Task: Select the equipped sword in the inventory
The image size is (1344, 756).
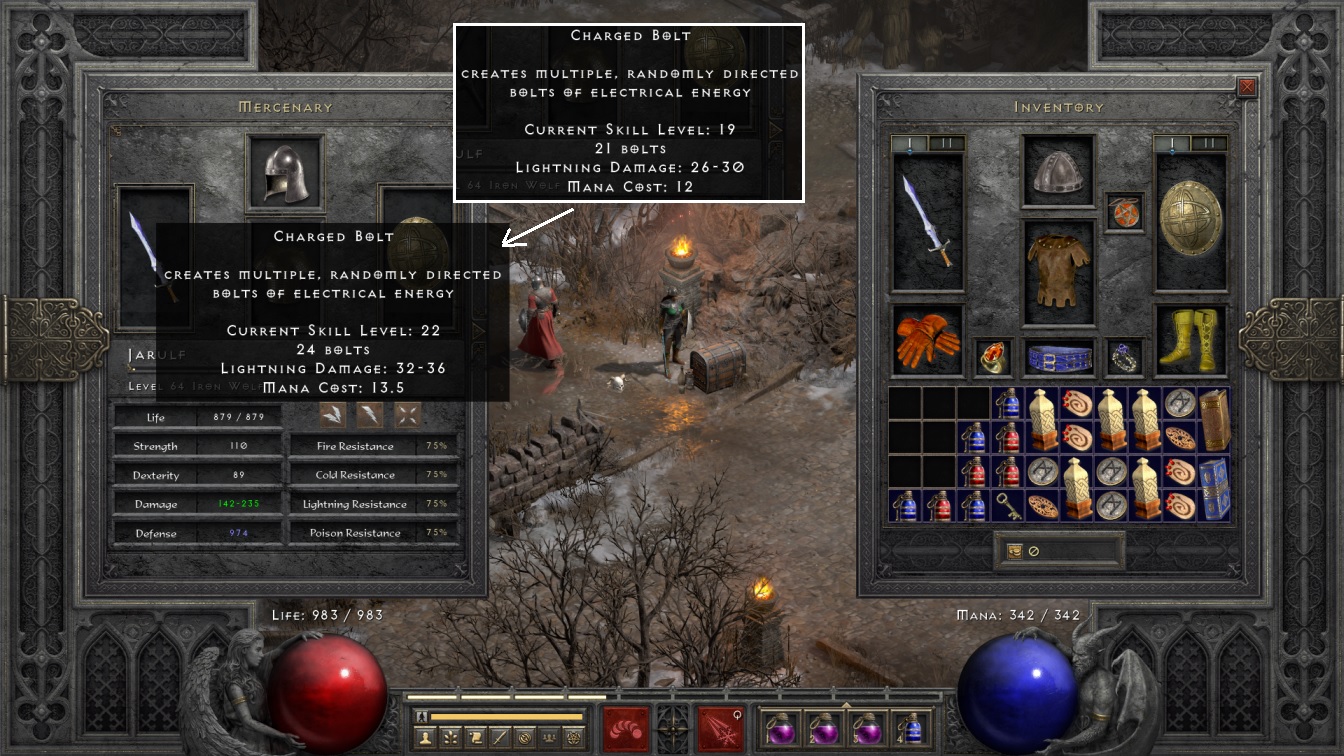Action: click(x=928, y=221)
